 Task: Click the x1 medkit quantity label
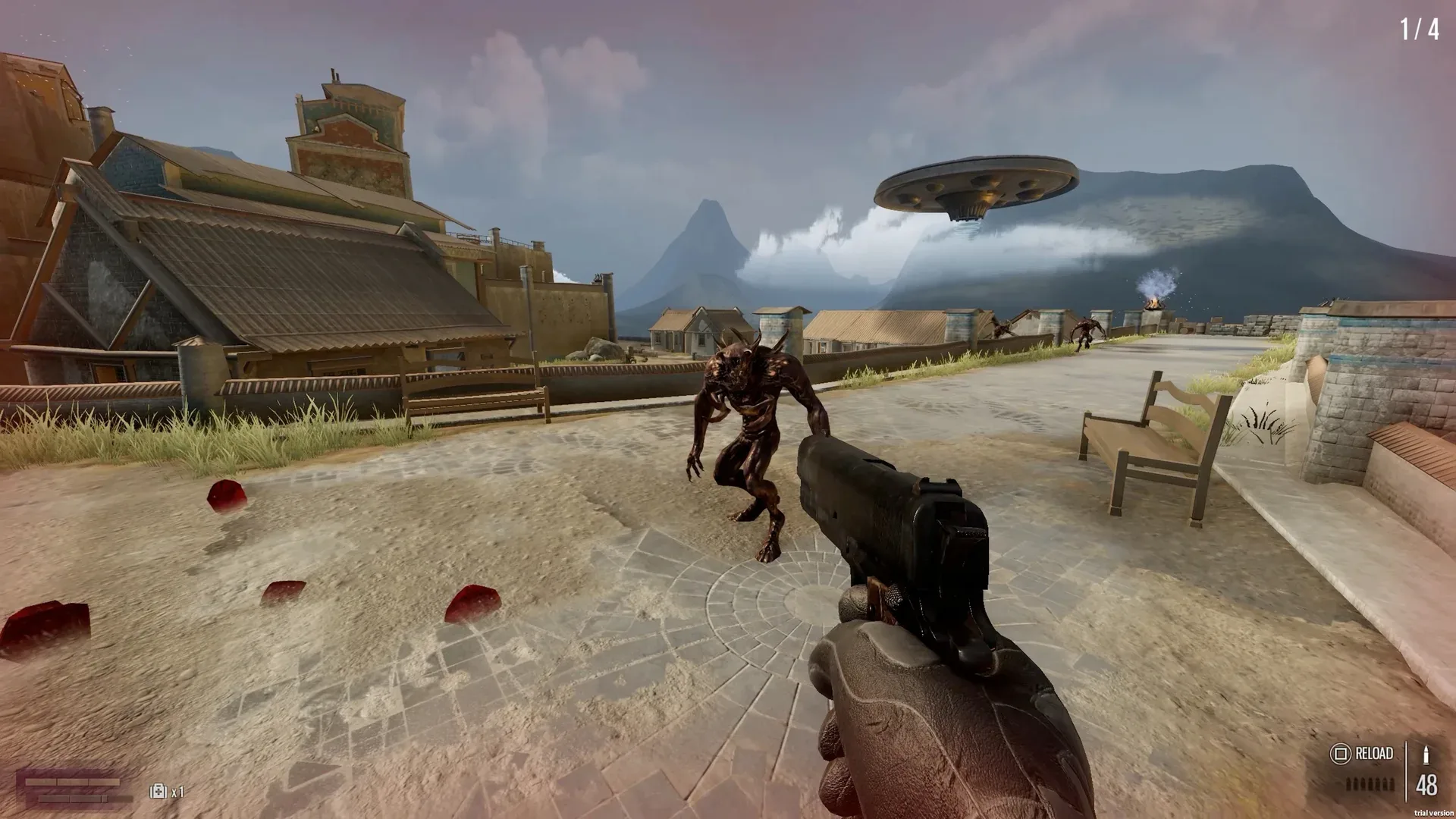coord(178,792)
